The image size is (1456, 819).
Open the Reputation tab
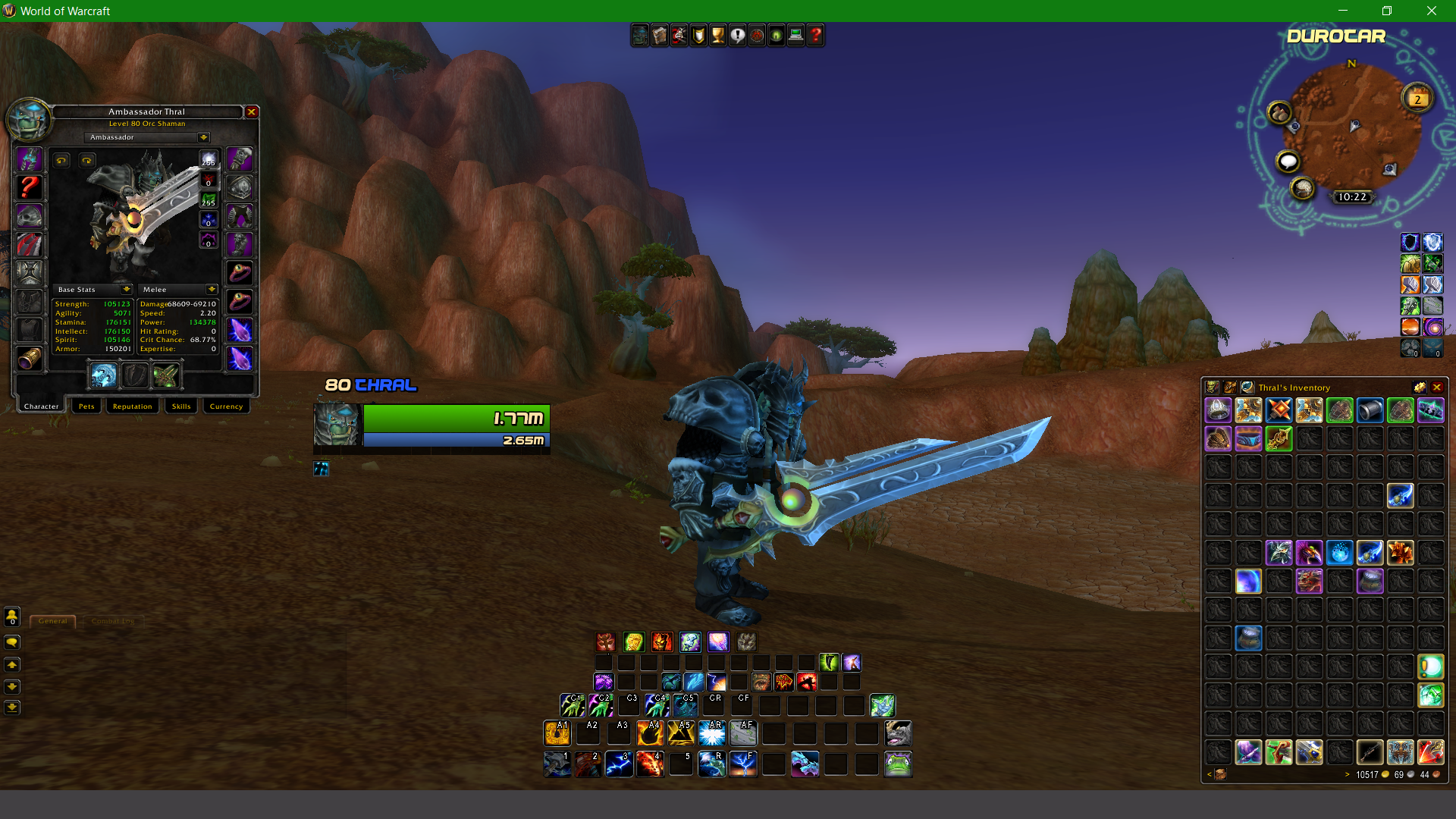tap(133, 406)
